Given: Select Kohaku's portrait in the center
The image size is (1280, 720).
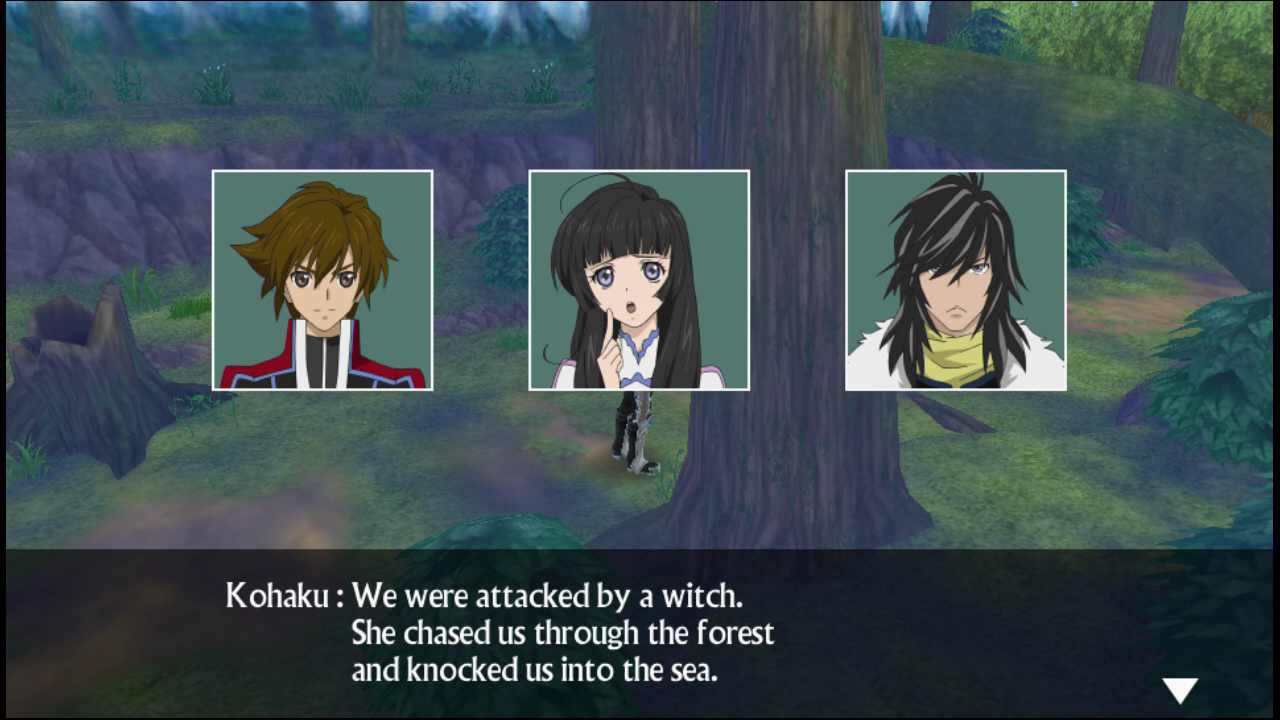Looking at the screenshot, I should point(637,280).
